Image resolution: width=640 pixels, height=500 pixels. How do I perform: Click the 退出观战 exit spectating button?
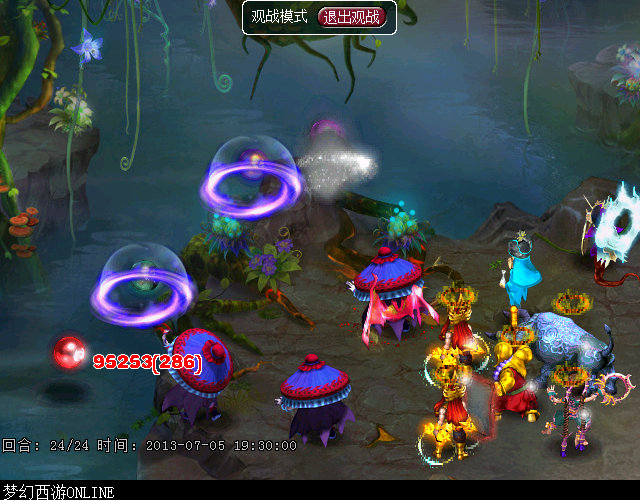click(350, 17)
